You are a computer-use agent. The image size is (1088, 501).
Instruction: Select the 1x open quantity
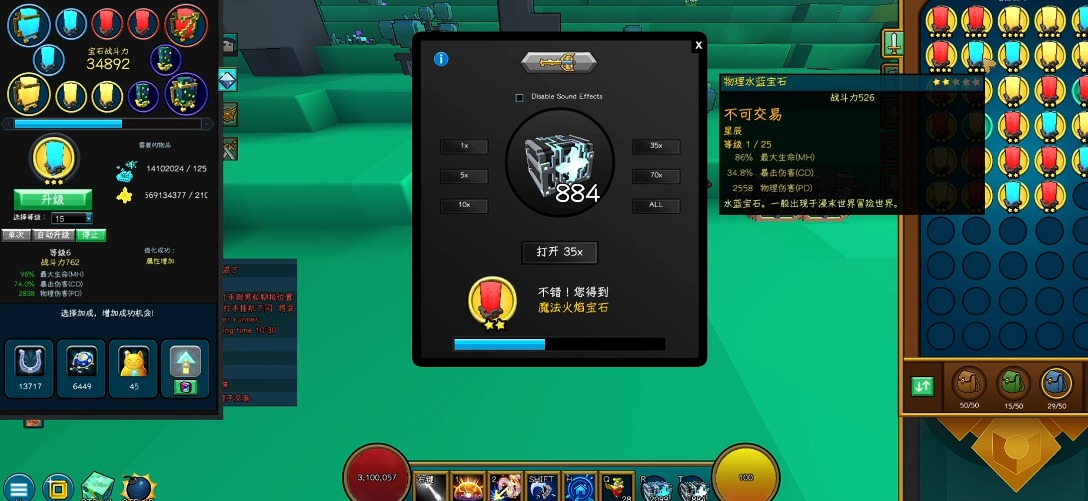pos(464,146)
